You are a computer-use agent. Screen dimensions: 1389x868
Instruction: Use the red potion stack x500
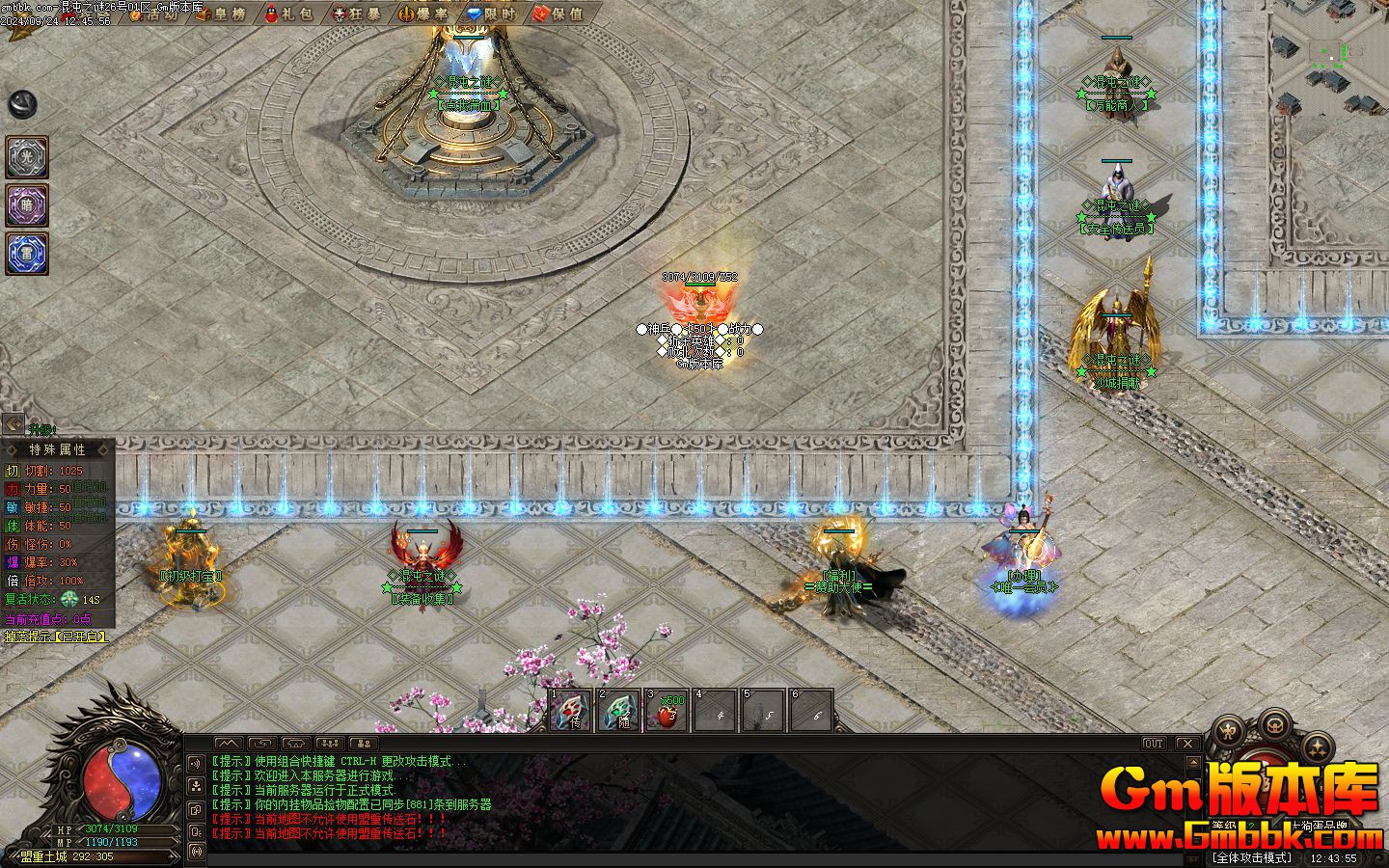pos(667,712)
